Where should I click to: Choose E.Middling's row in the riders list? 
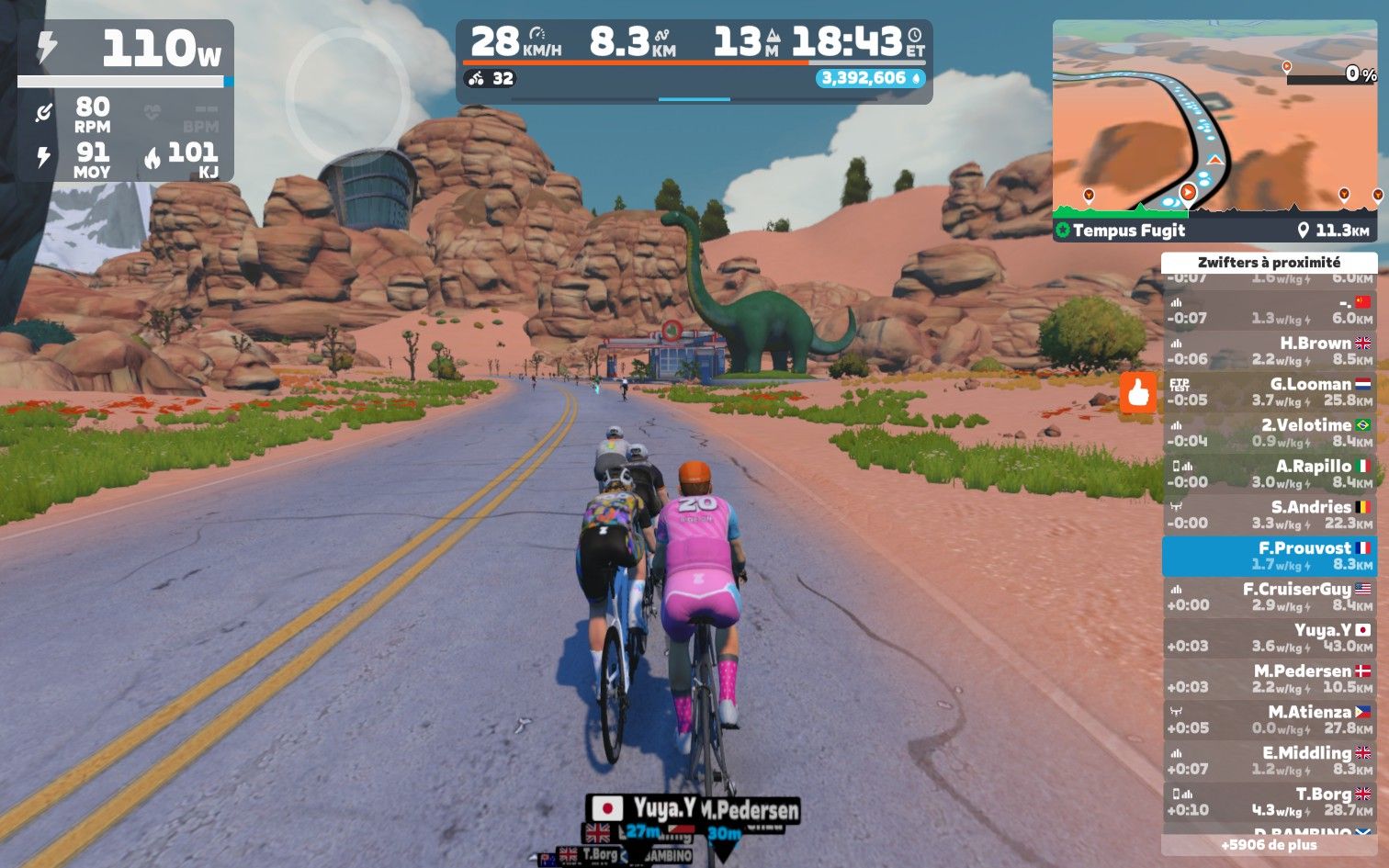tap(1270, 761)
